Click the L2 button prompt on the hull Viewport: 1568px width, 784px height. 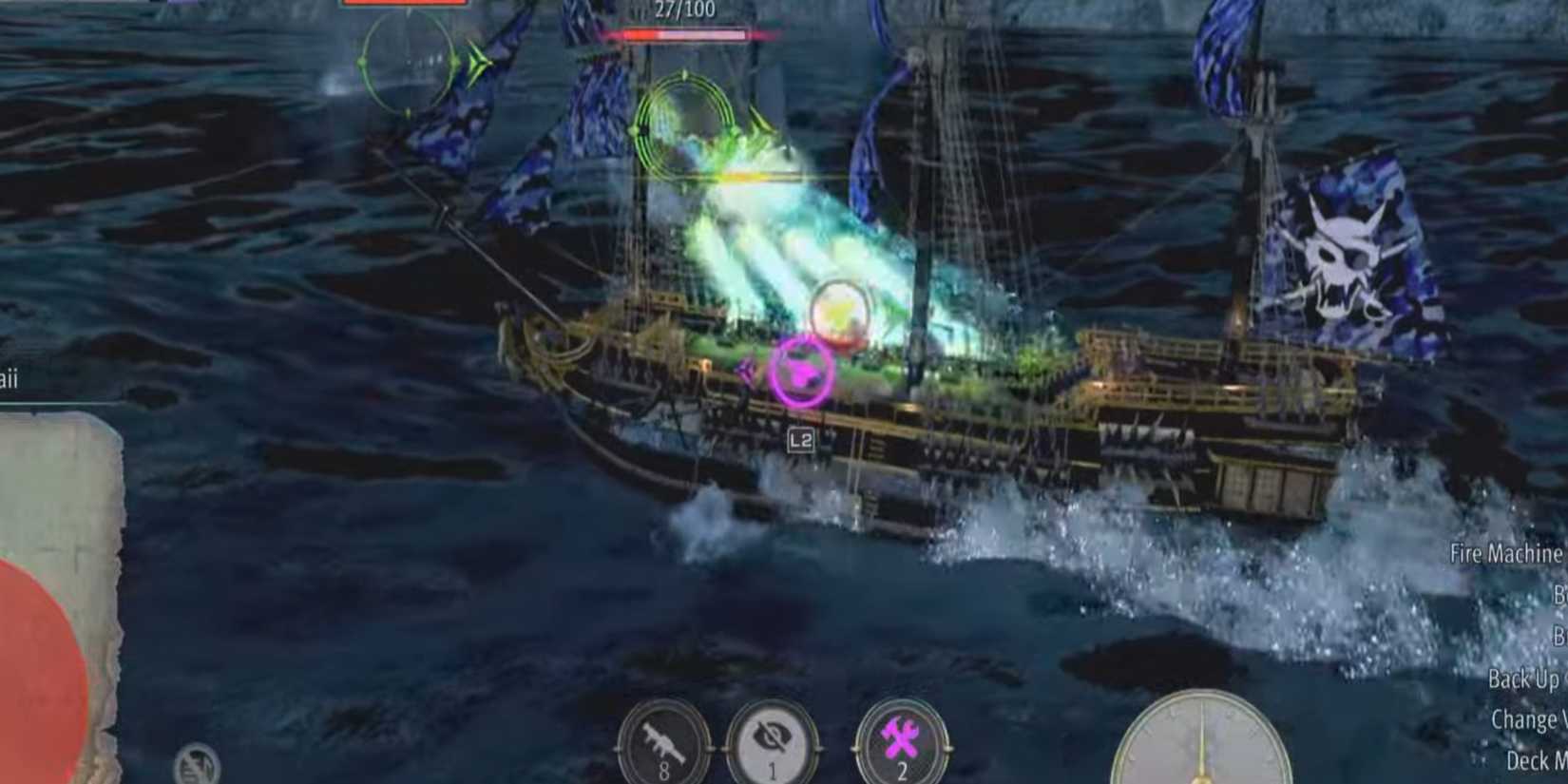[801, 439]
